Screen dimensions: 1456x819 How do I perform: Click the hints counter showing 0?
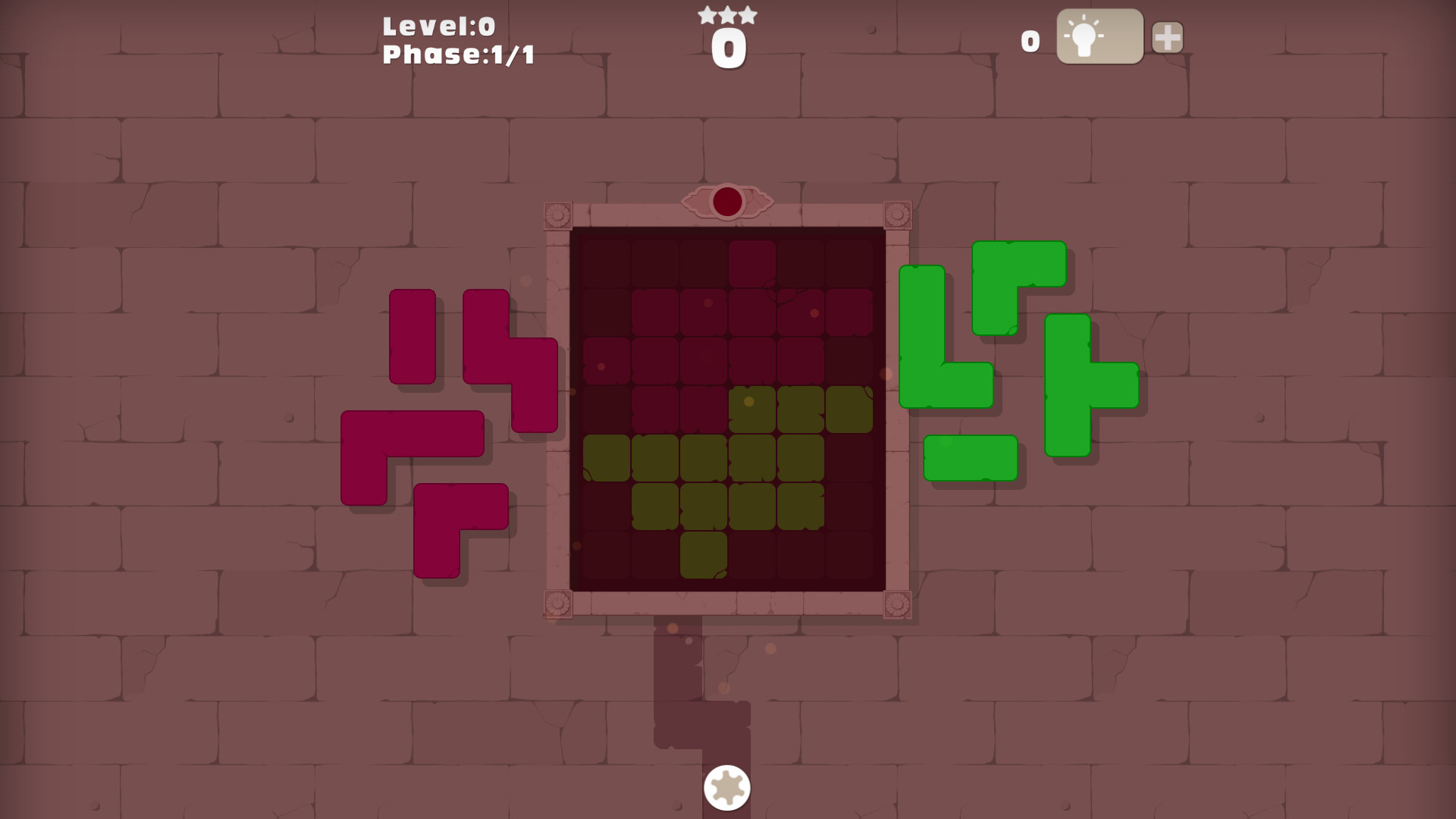click(x=1030, y=42)
